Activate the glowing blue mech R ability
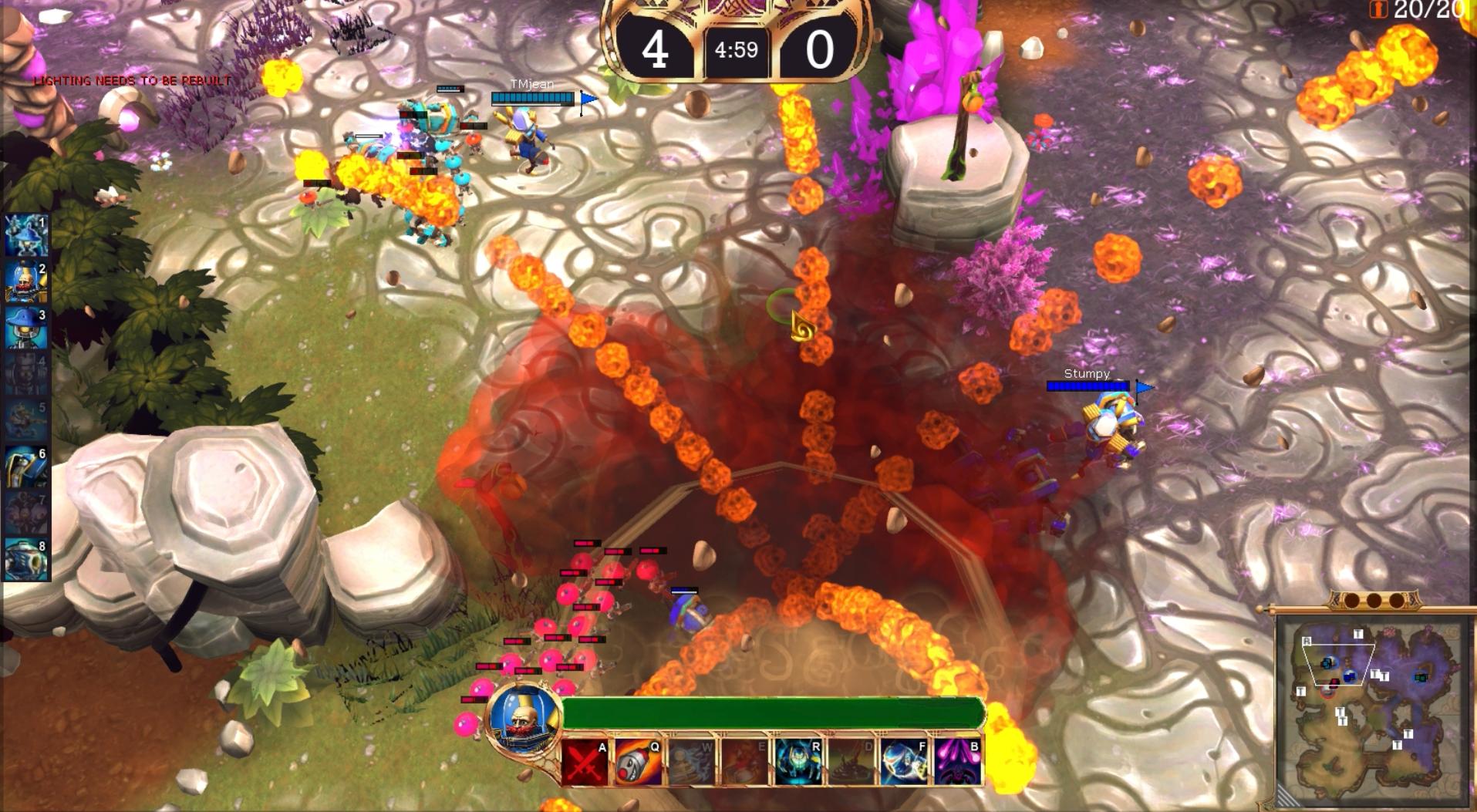Image resolution: width=1477 pixels, height=812 pixels. (798, 762)
